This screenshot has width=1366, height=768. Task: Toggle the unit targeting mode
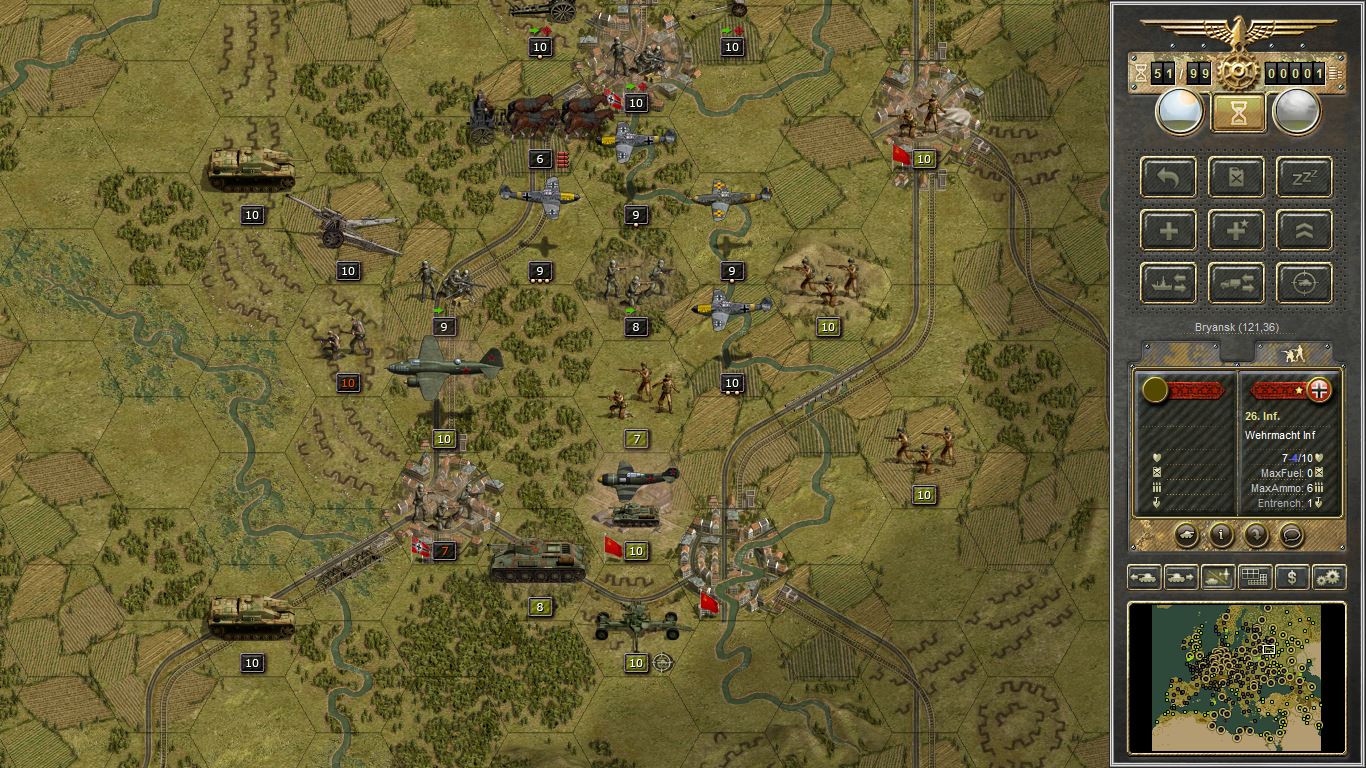pos(1301,283)
